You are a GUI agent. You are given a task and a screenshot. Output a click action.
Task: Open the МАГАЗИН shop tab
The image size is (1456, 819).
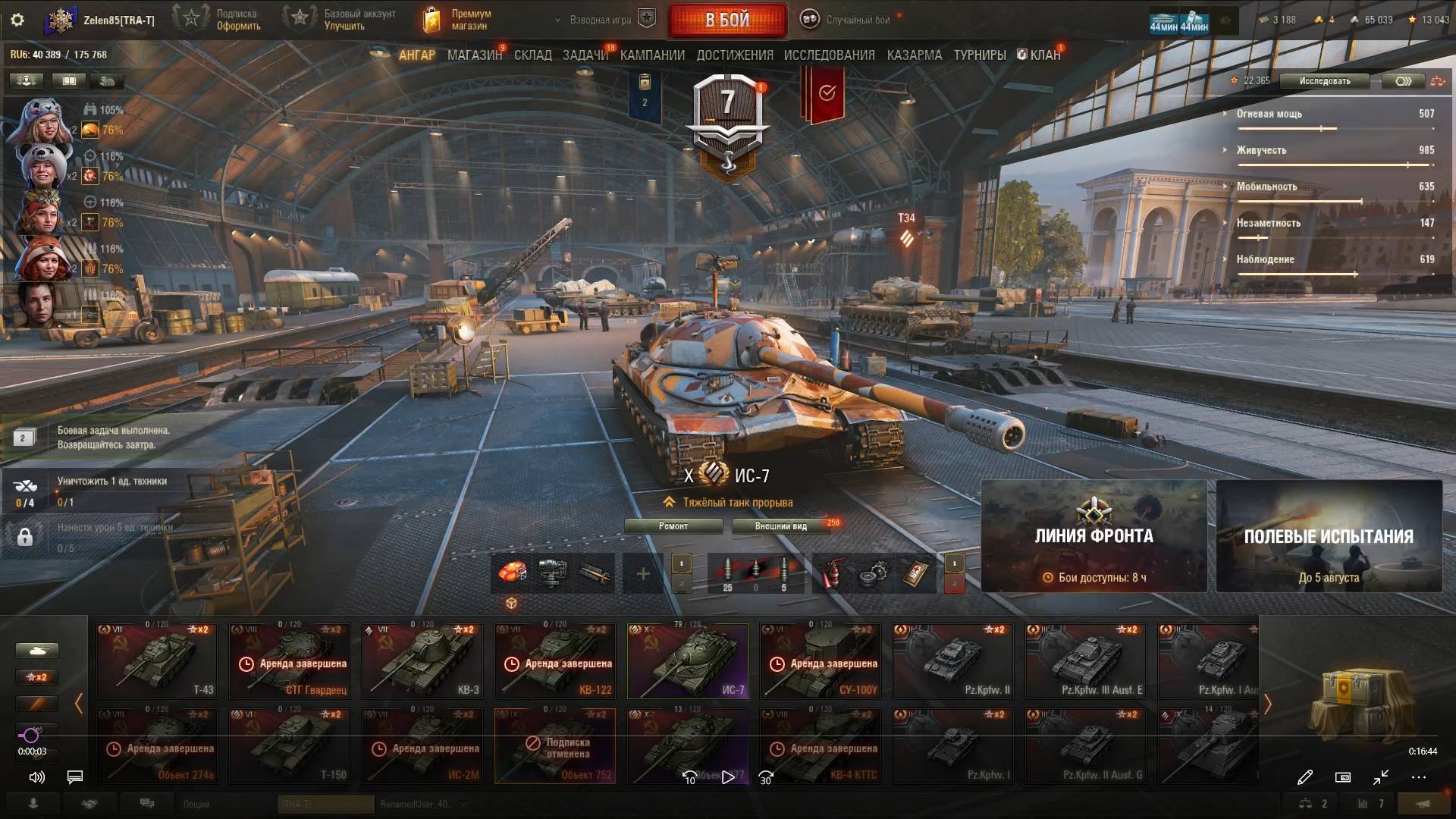474,55
